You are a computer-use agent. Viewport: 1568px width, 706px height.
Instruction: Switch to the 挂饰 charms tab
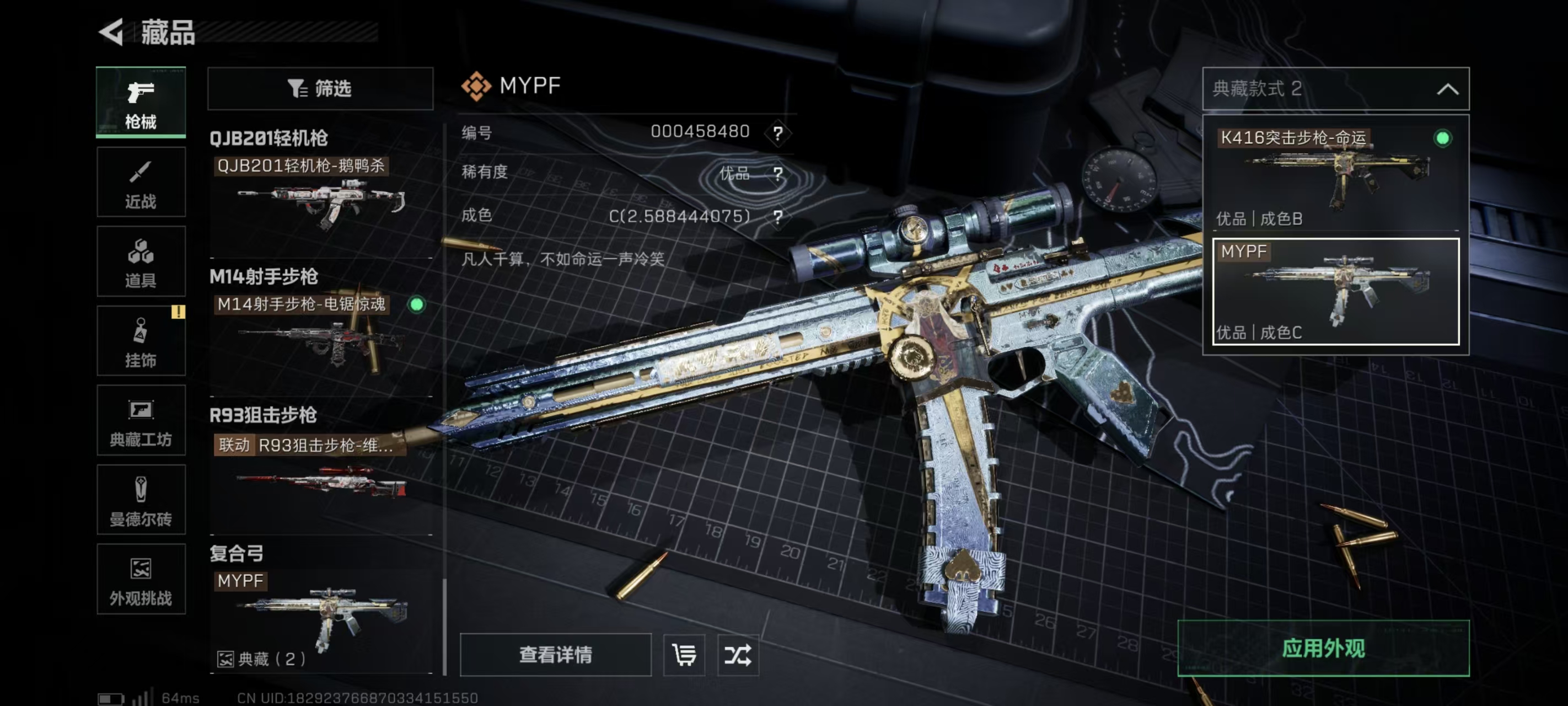click(x=141, y=341)
